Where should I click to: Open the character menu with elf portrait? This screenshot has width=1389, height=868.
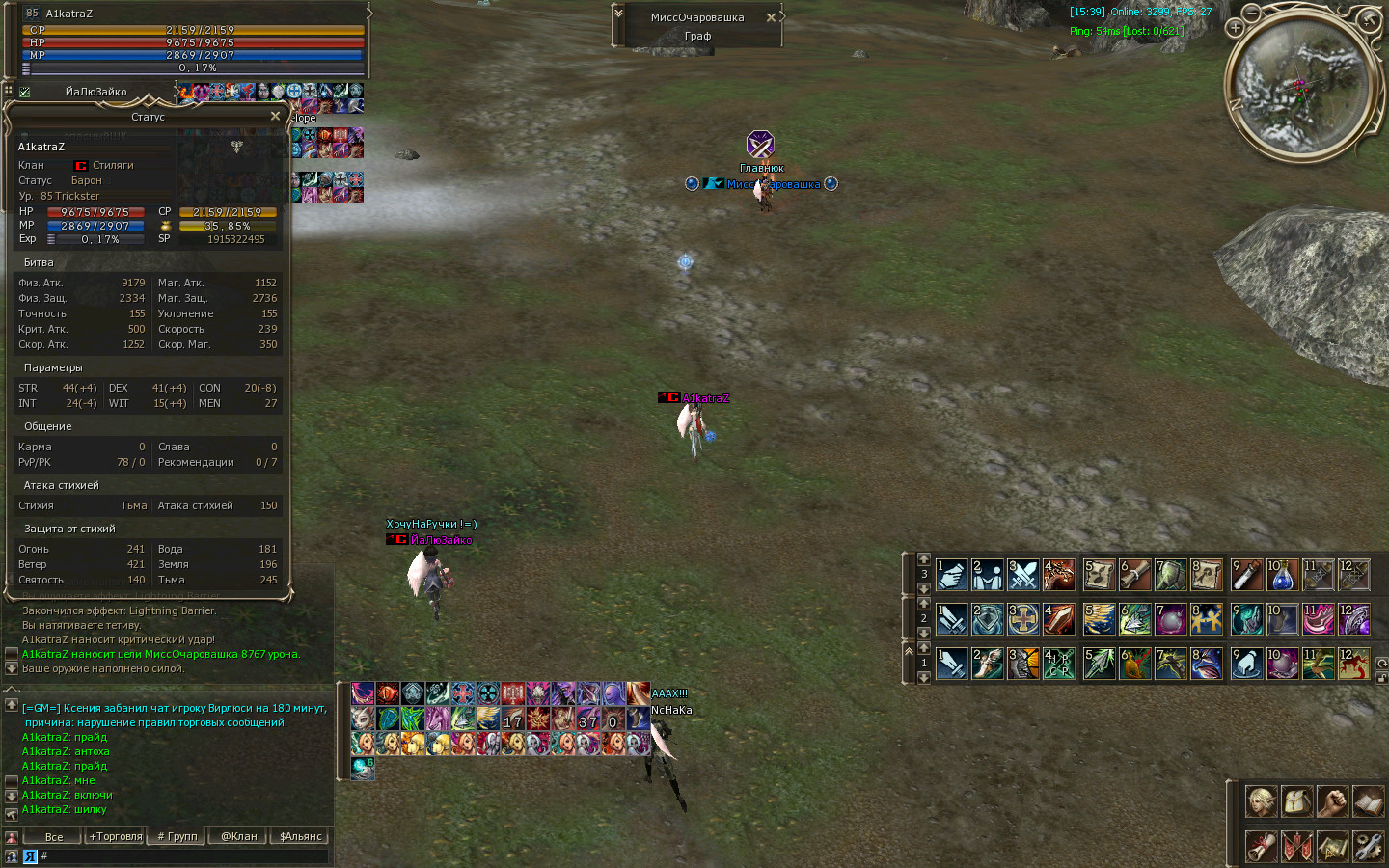1261,801
